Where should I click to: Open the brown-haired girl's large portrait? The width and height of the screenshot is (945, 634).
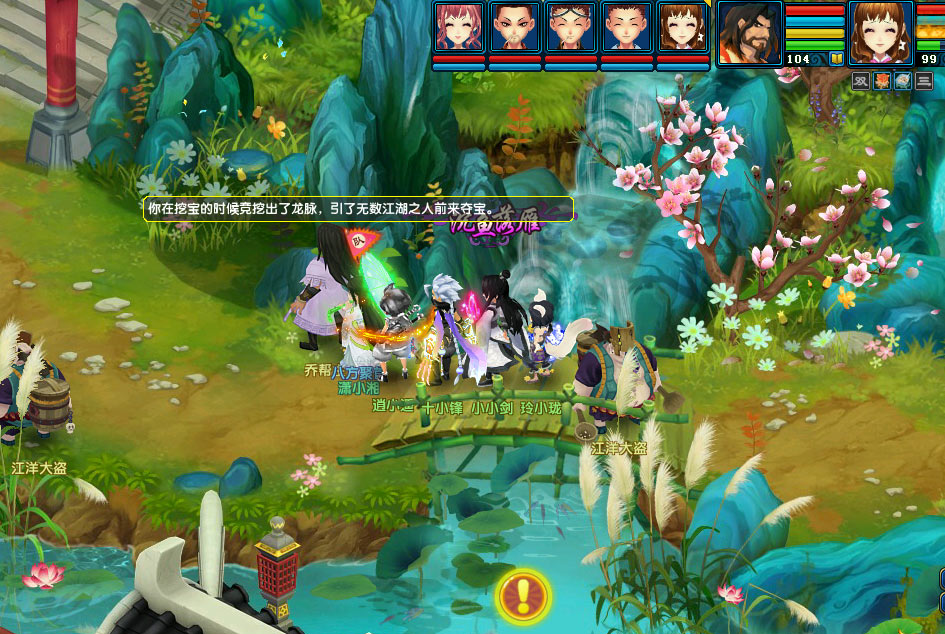click(880, 32)
